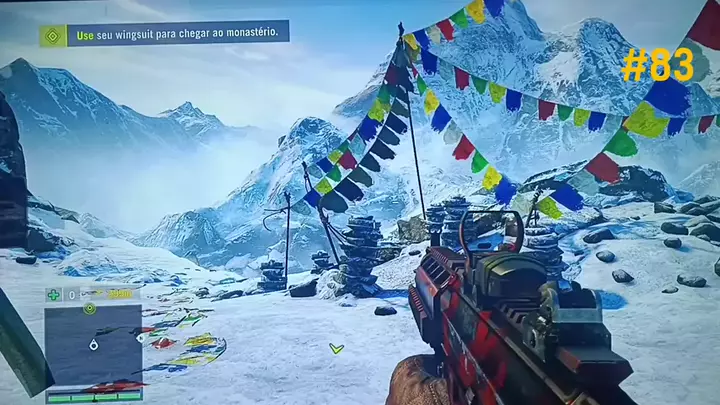Open the minimap

tap(93, 347)
